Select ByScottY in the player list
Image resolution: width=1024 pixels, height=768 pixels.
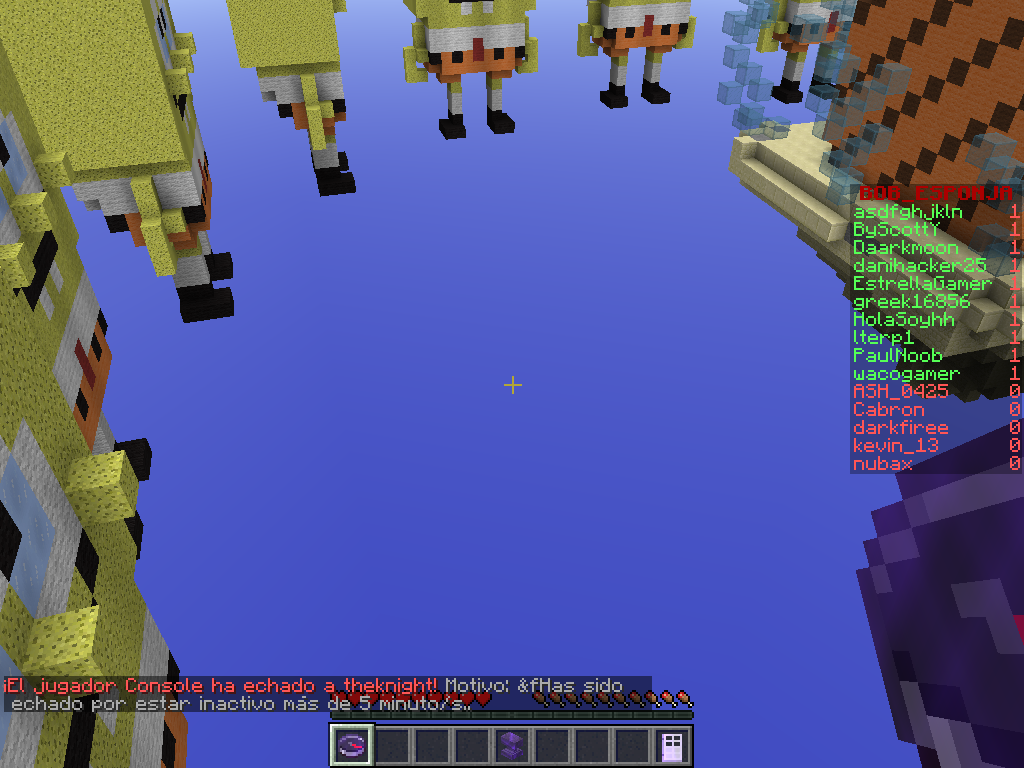pyautogui.click(x=897, y=230)
